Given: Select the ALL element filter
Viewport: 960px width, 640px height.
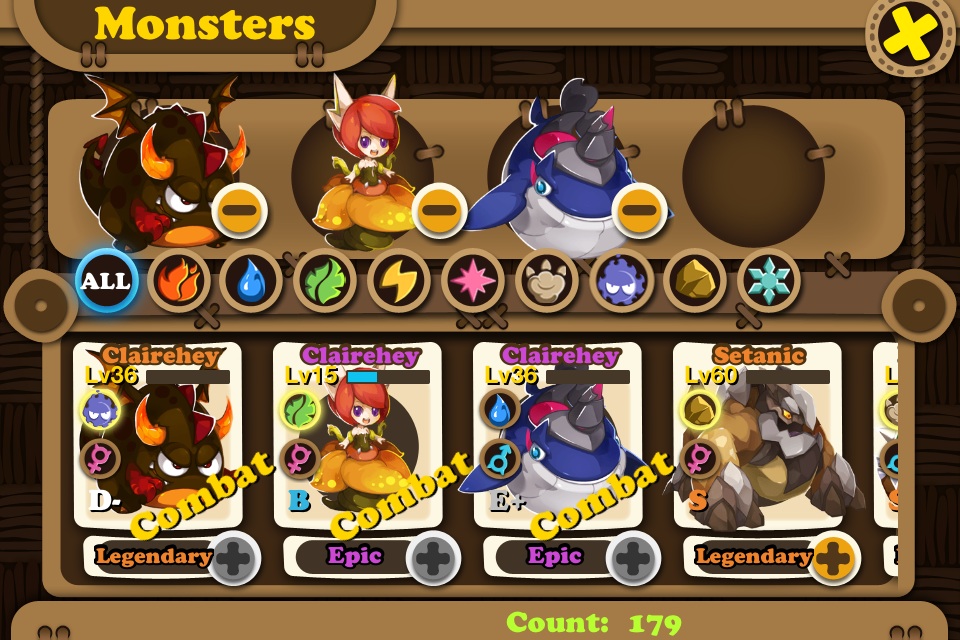Looking at the screenshot, I should [106, 281].
